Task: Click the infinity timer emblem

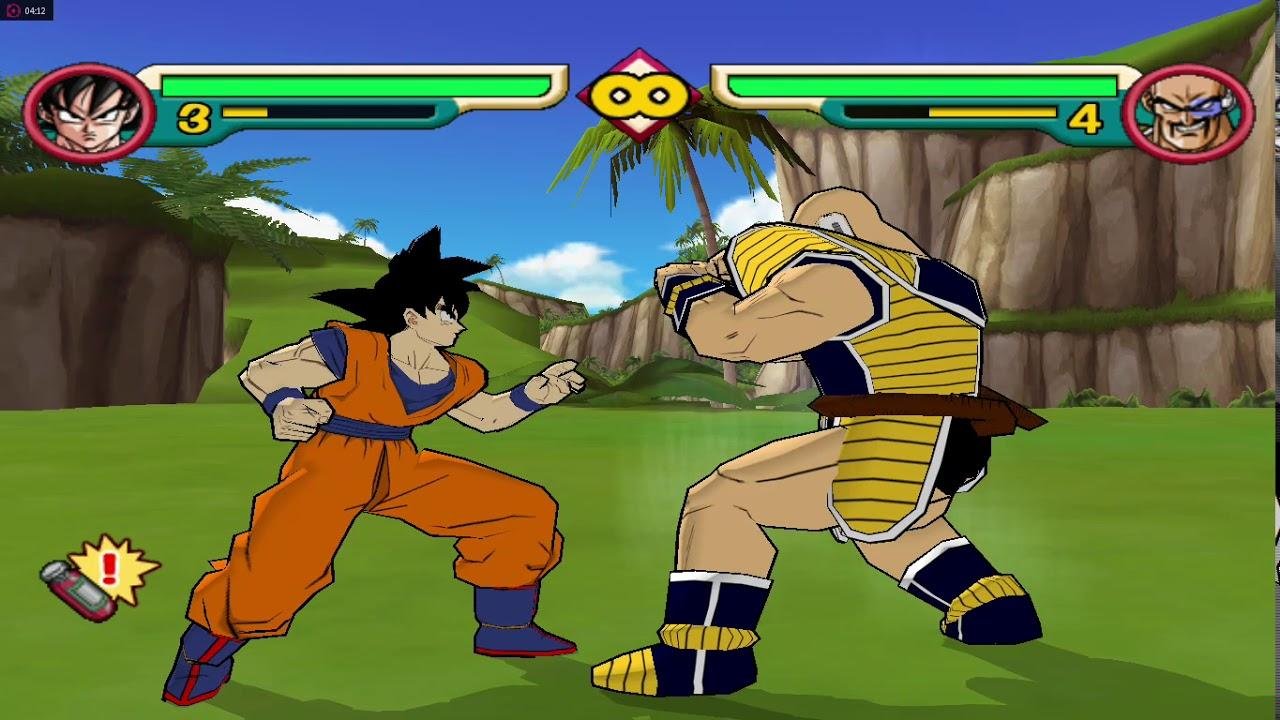Action: pyautogui.click(x=640, y=96)
